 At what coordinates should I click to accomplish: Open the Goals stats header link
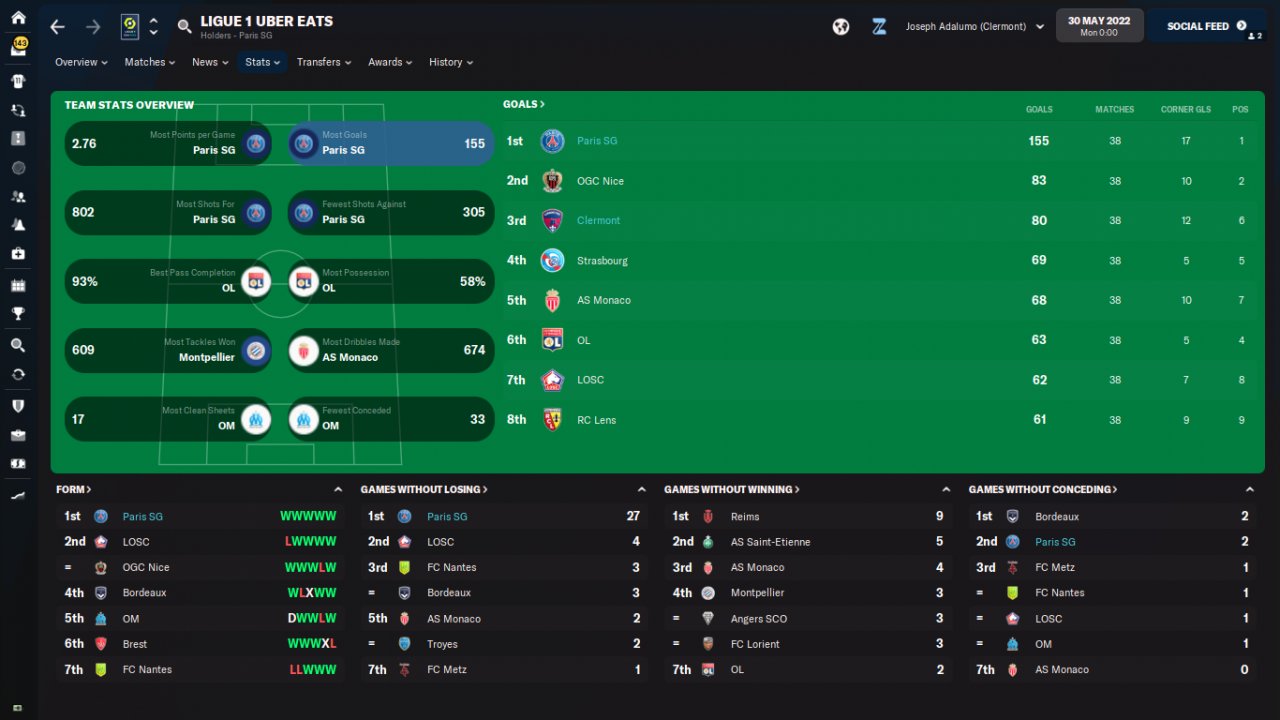point(523,104)
